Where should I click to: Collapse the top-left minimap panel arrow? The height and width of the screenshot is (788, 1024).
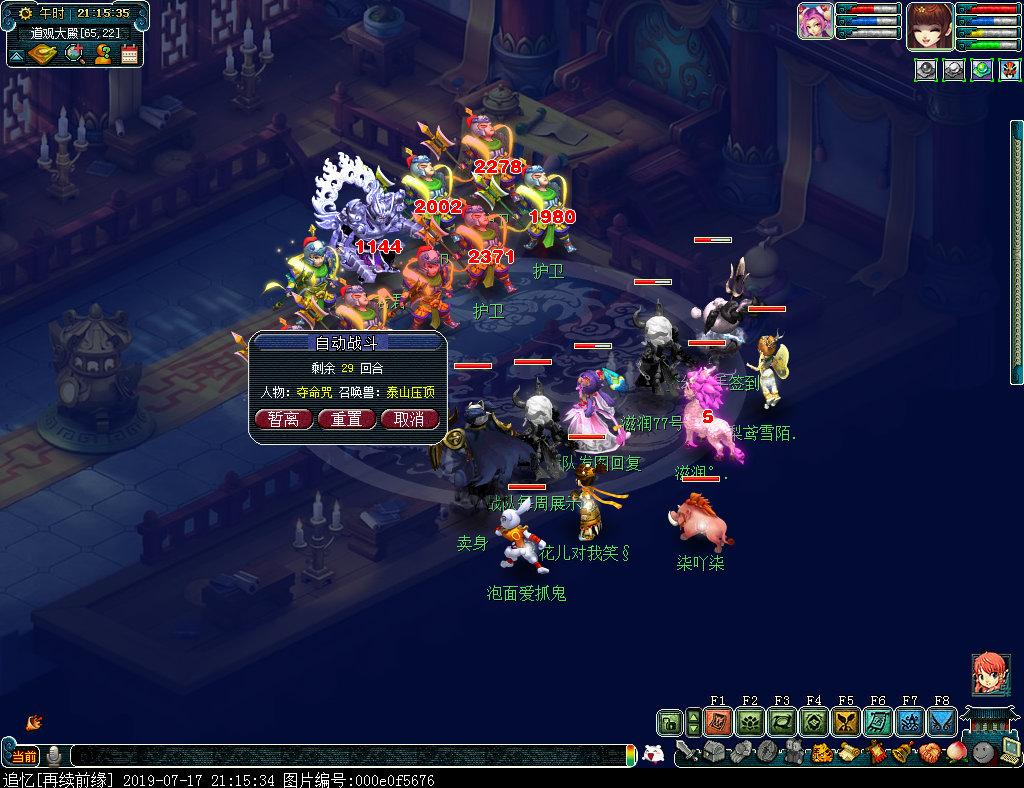coord(16,56)
